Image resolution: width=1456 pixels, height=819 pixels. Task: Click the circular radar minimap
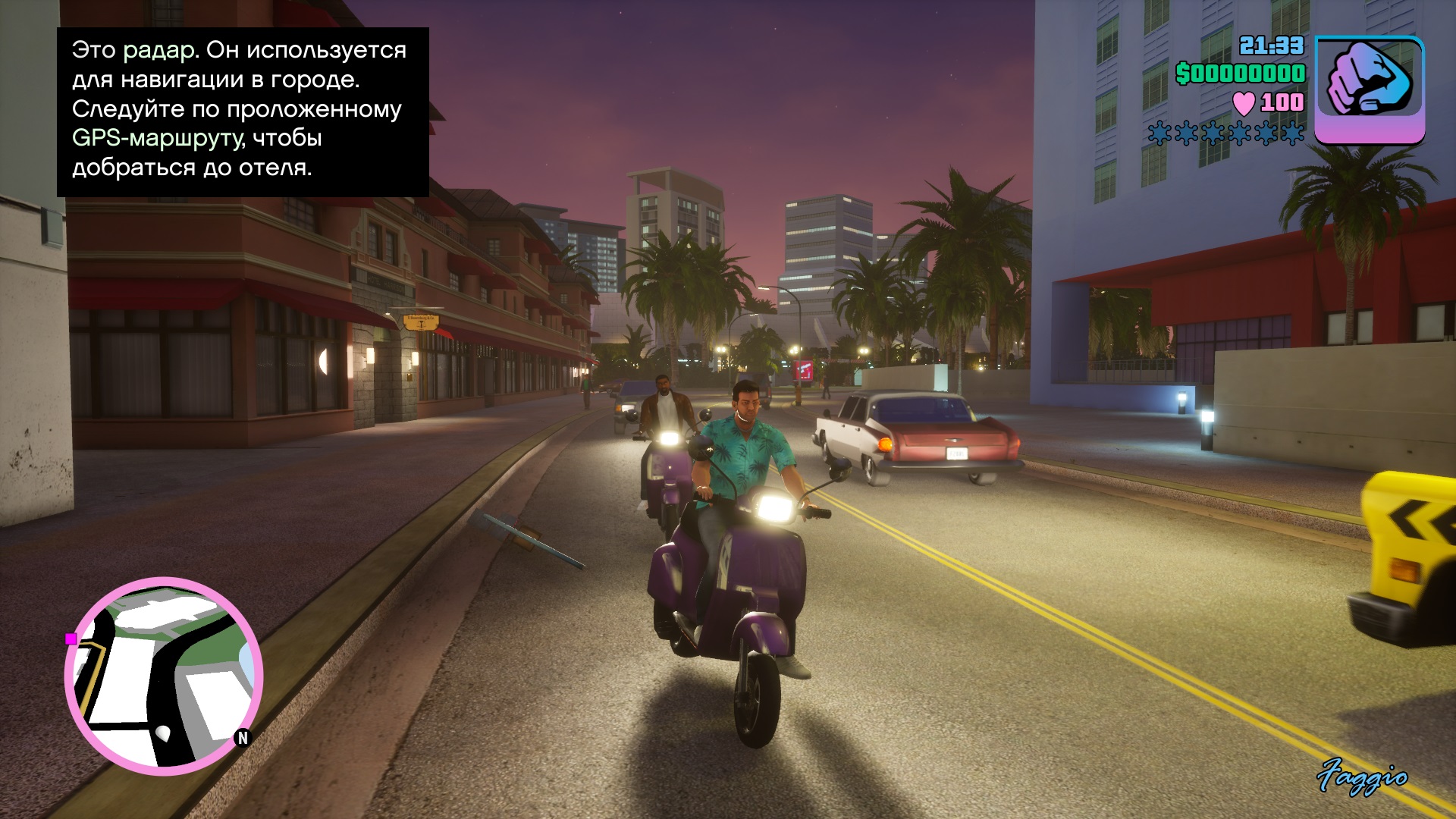[164, 676]
